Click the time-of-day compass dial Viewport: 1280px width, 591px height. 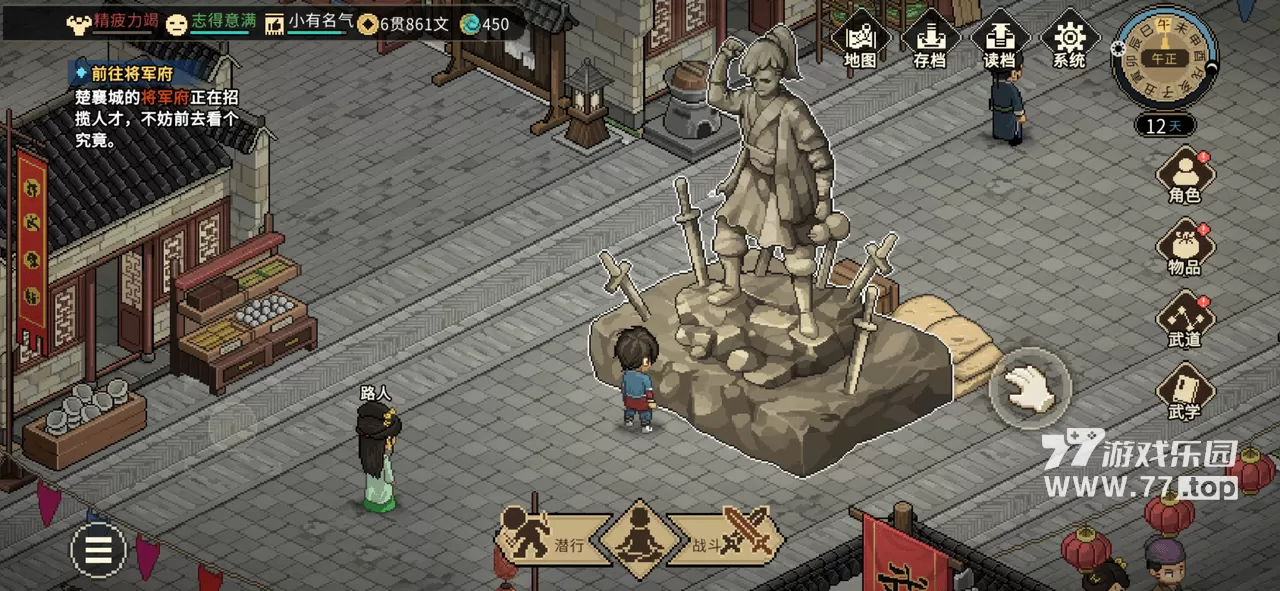(x=1164, y=58)
